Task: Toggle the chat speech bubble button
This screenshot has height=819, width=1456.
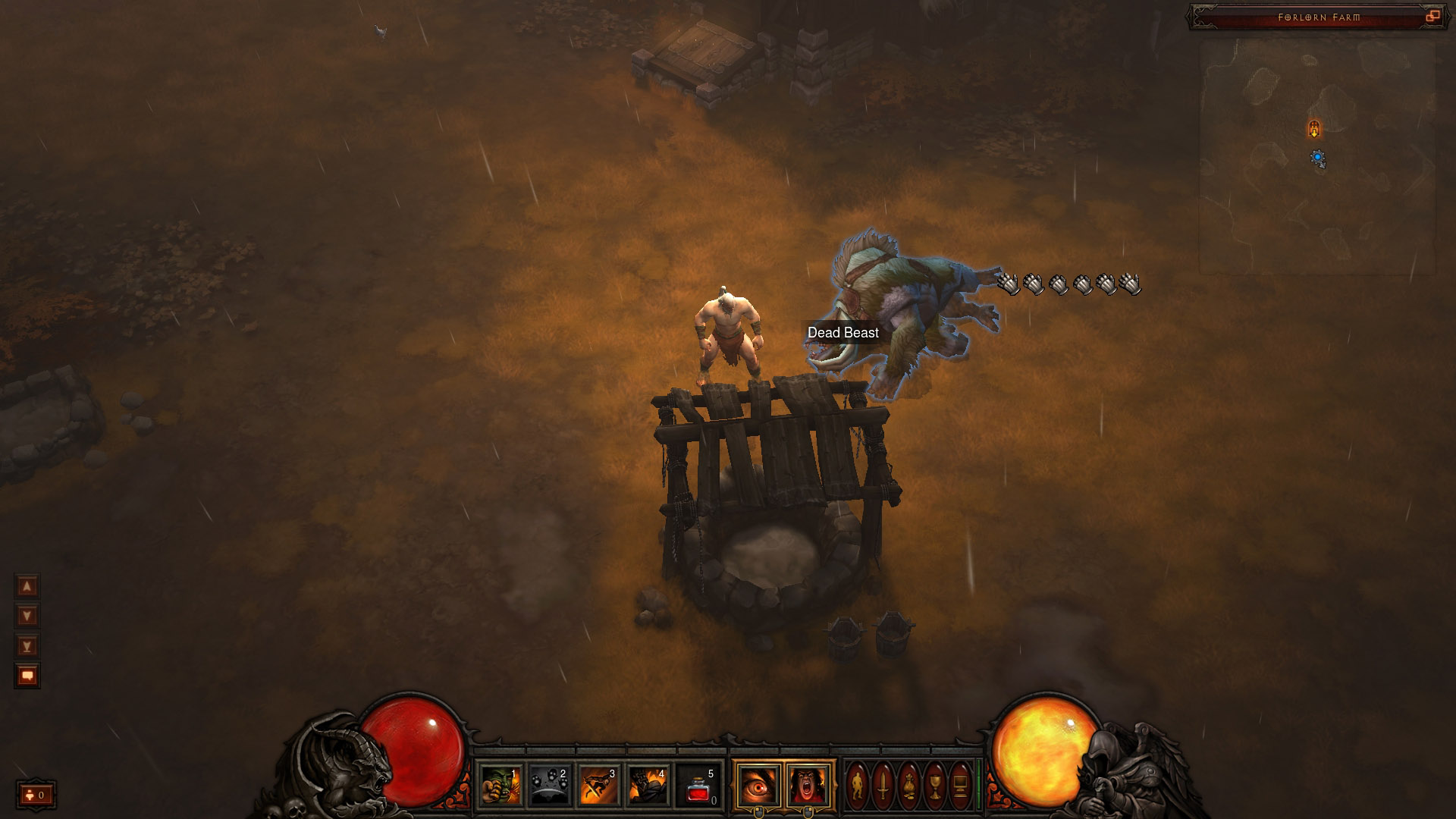Action: [27, 676]
